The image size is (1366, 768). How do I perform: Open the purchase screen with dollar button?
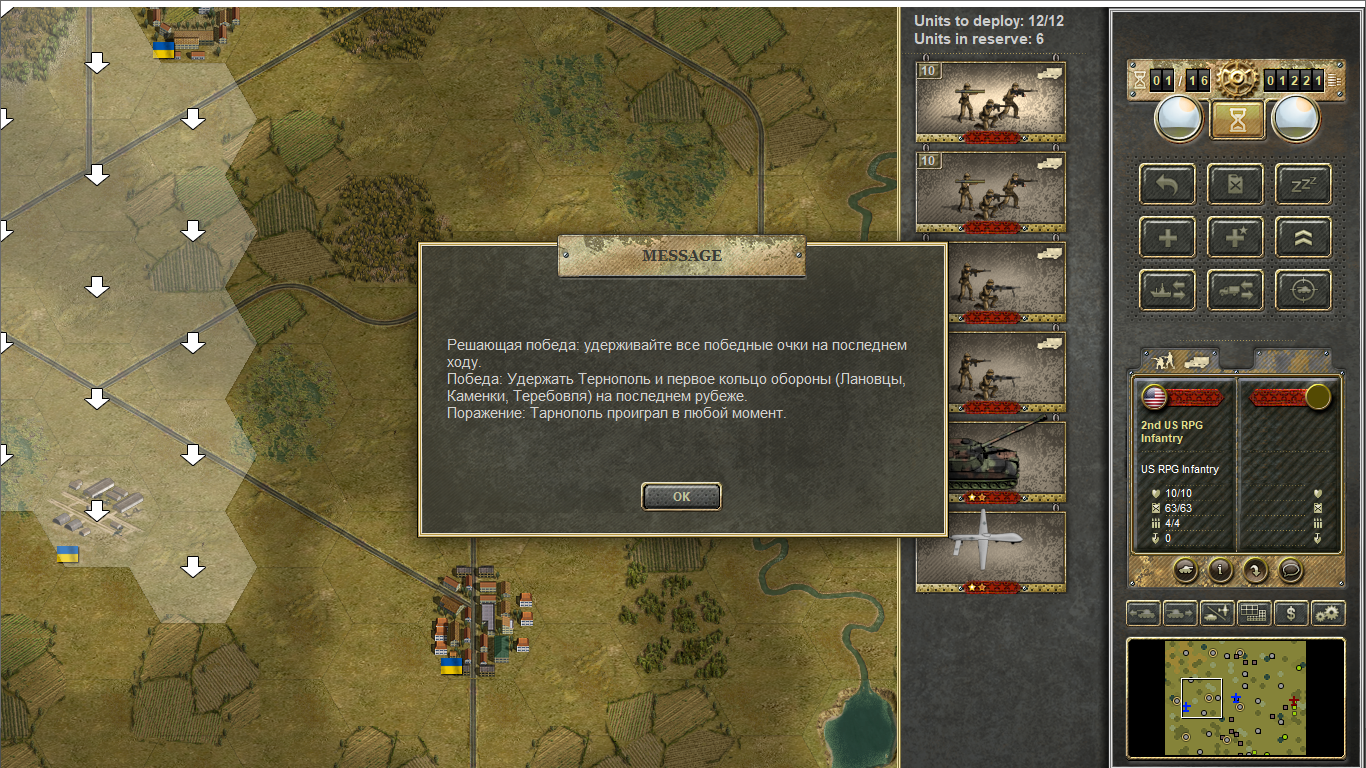(1291, 612)
